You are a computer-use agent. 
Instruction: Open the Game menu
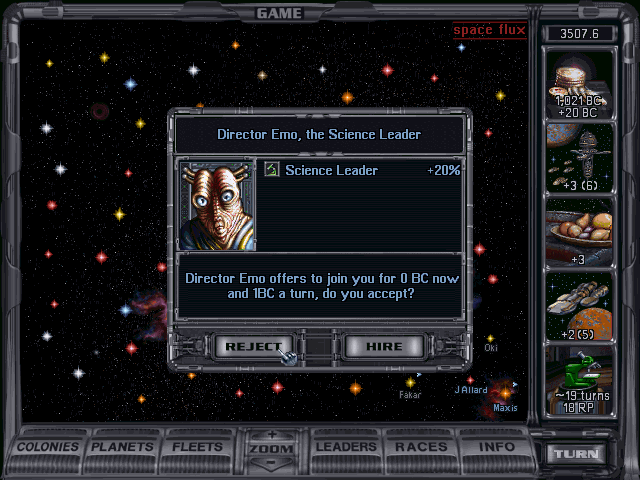point(279,13)
